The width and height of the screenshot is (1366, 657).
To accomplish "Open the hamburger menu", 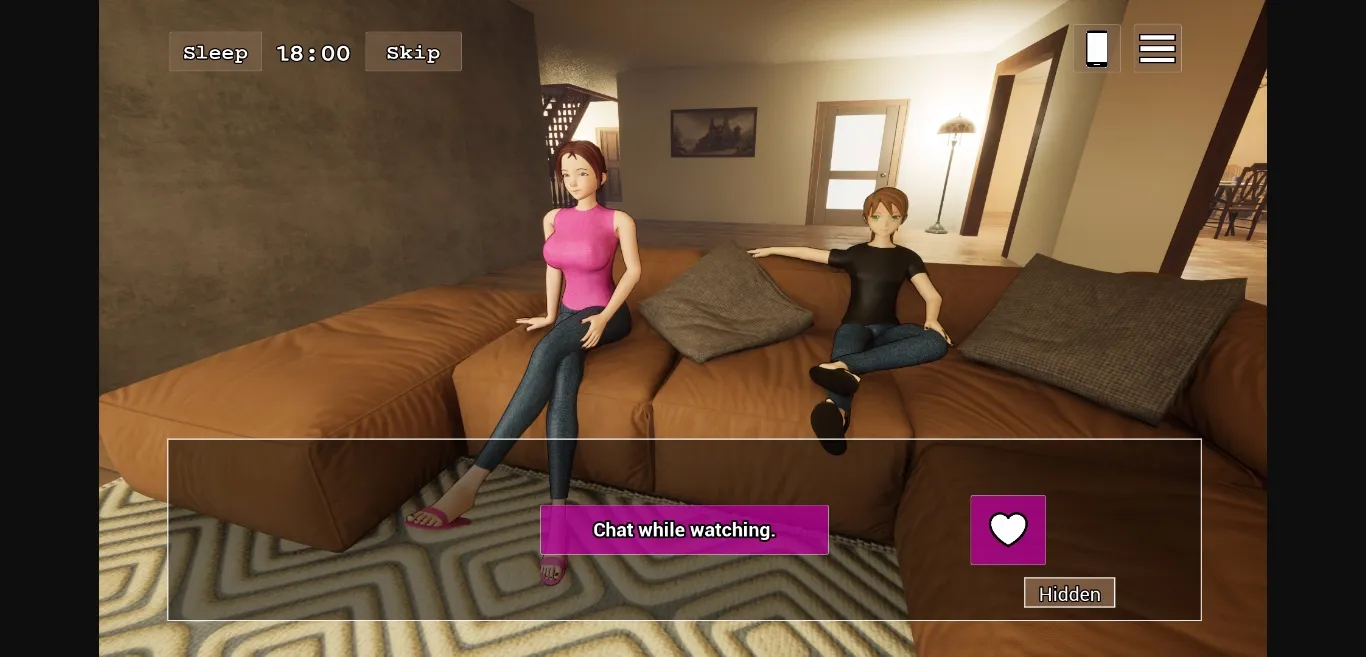I will [x=1157, y=48].
